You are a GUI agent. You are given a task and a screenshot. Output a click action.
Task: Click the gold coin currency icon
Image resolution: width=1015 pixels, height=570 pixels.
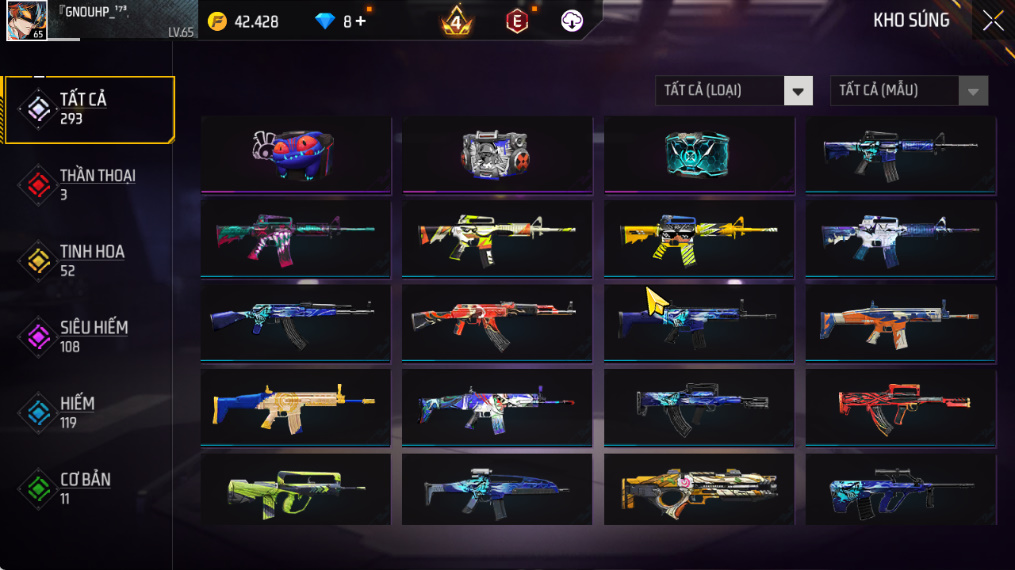(x=217, y=21)
